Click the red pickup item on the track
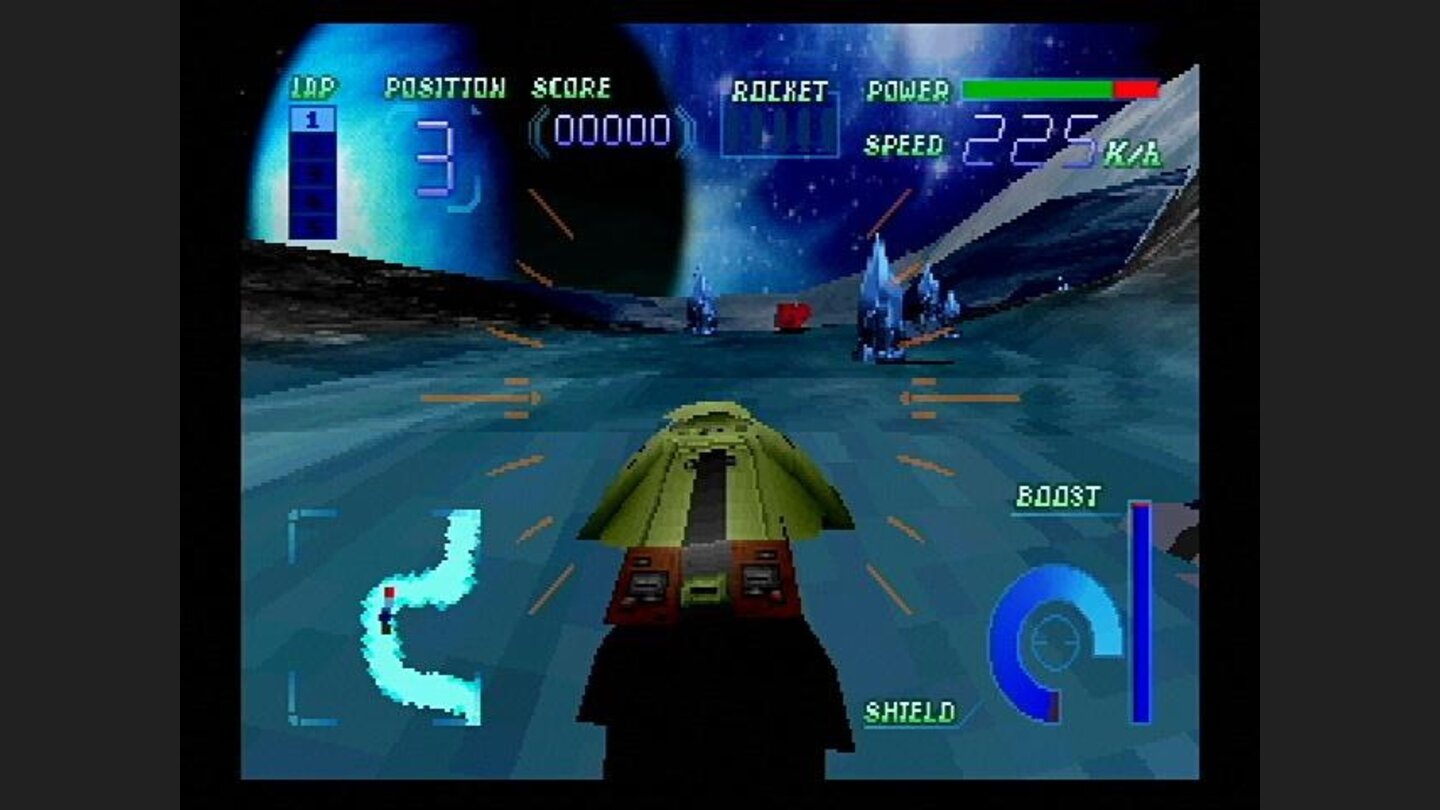The image size is (1440, 810). click(x=791, y=314)
